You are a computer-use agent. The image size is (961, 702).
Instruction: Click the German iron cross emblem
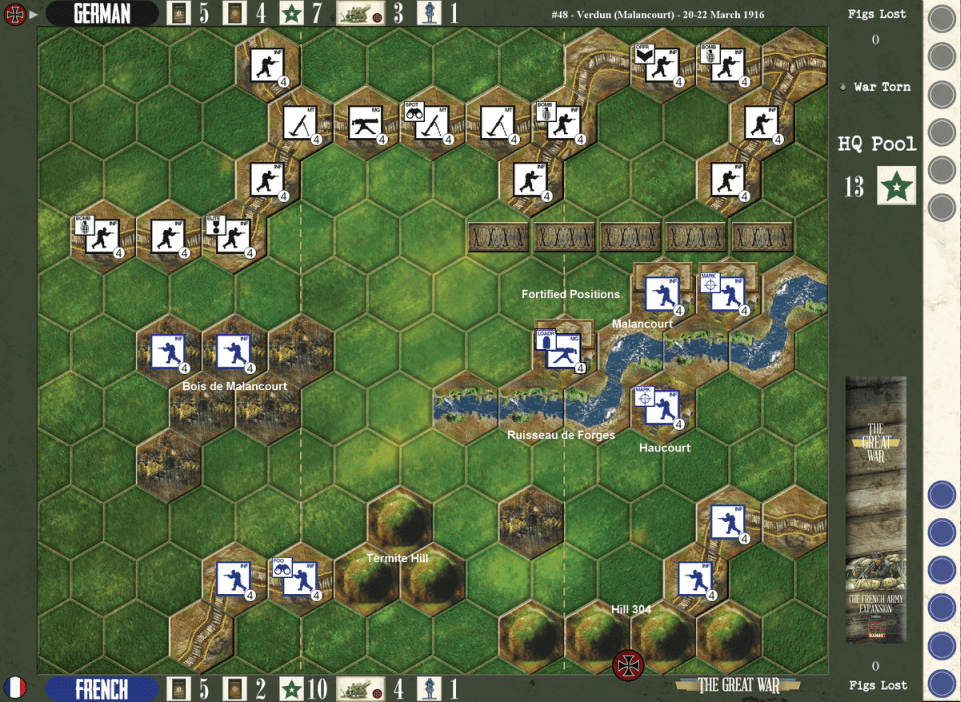[15, 14]
